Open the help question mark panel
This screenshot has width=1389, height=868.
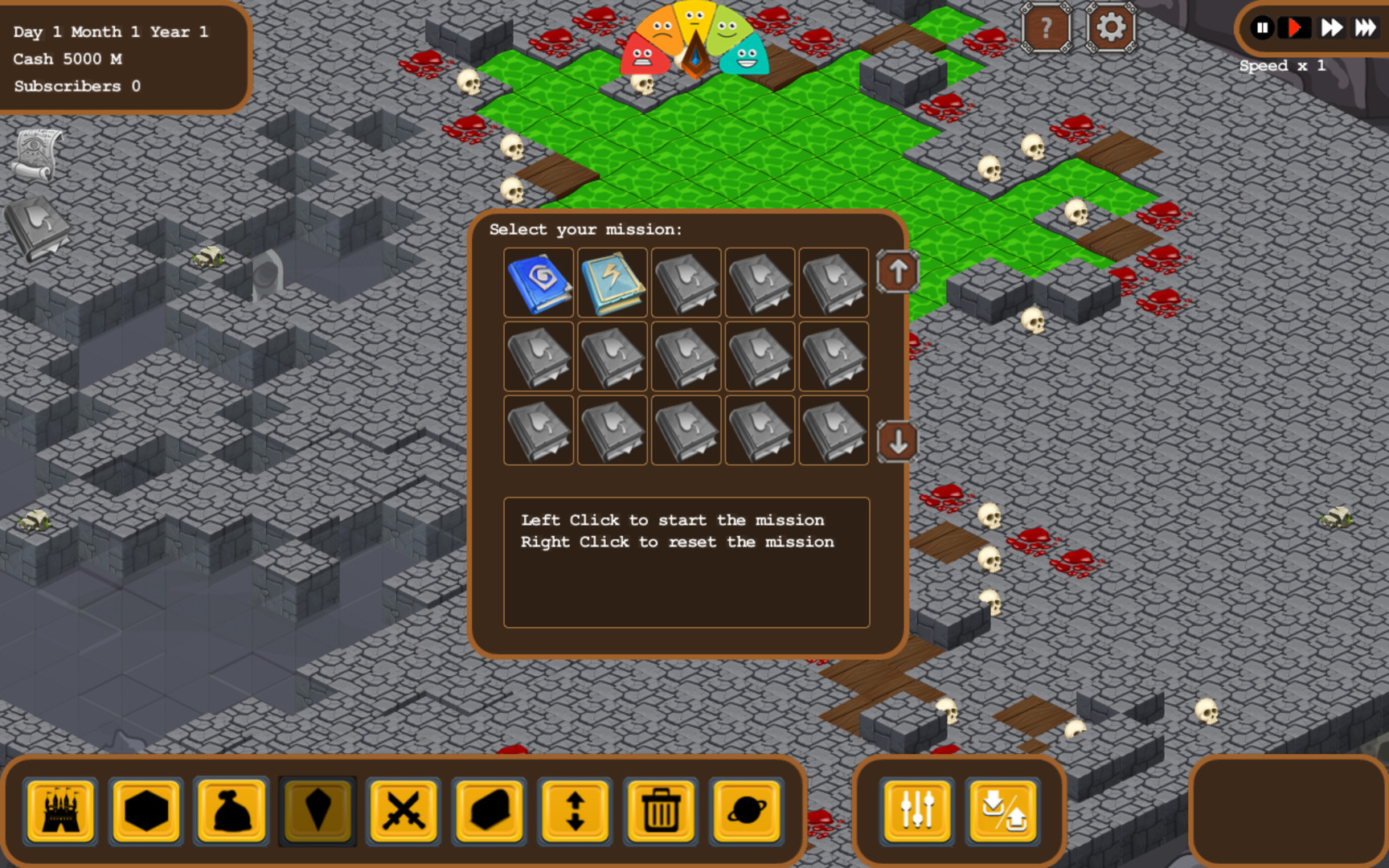point(1045,28)
